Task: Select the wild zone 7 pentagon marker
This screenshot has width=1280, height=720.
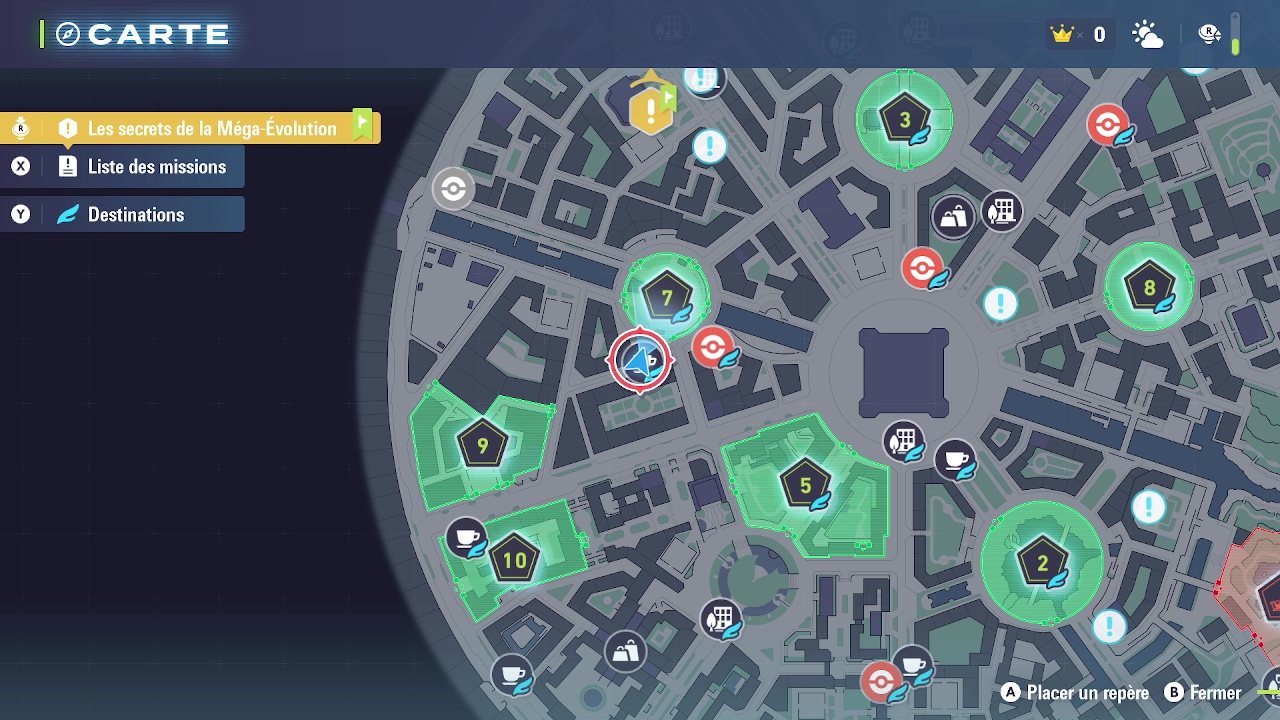Action: [x=667, y=296]
